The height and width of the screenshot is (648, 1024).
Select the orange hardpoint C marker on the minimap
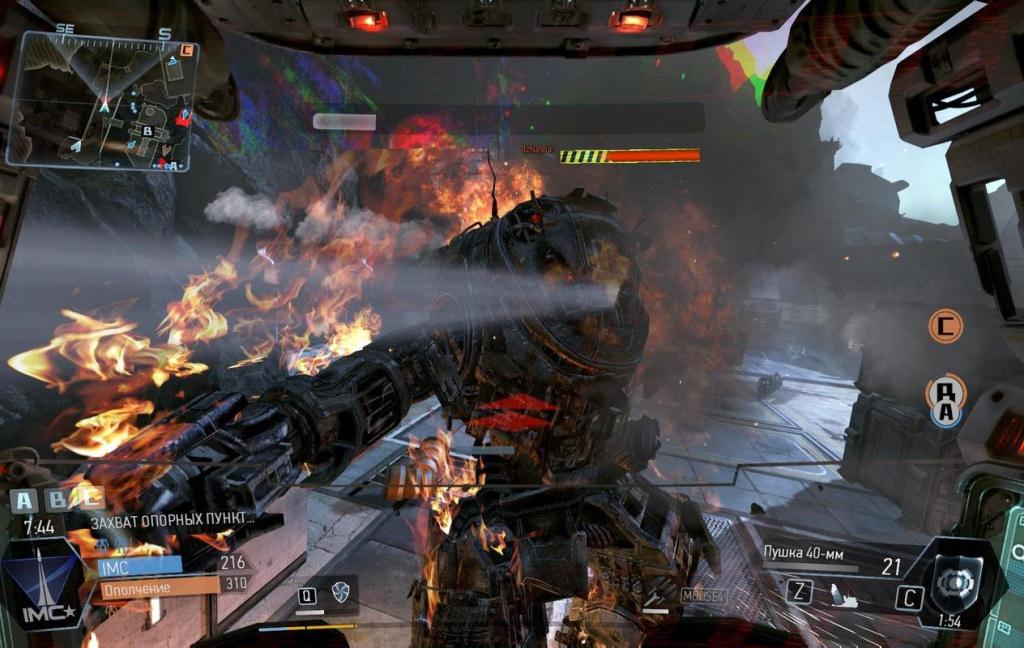pos(187,48)
